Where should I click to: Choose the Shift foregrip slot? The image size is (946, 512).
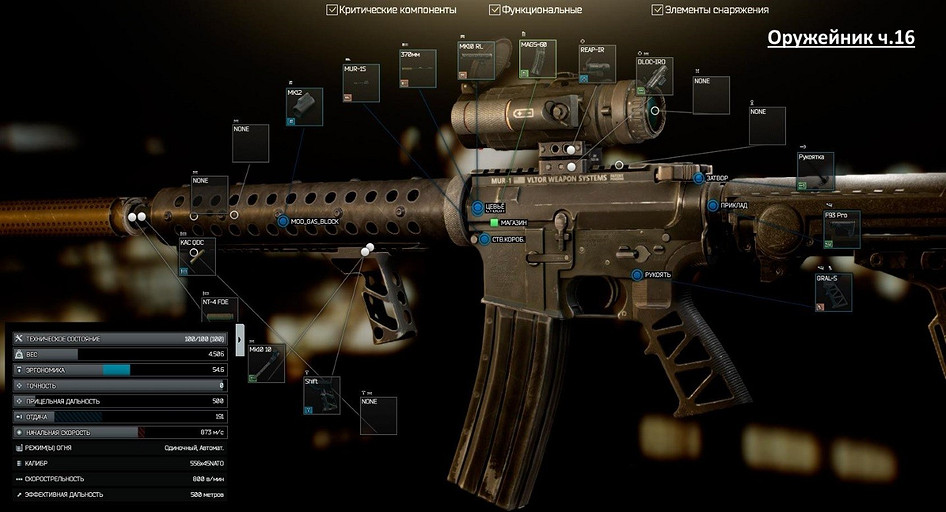322,396
